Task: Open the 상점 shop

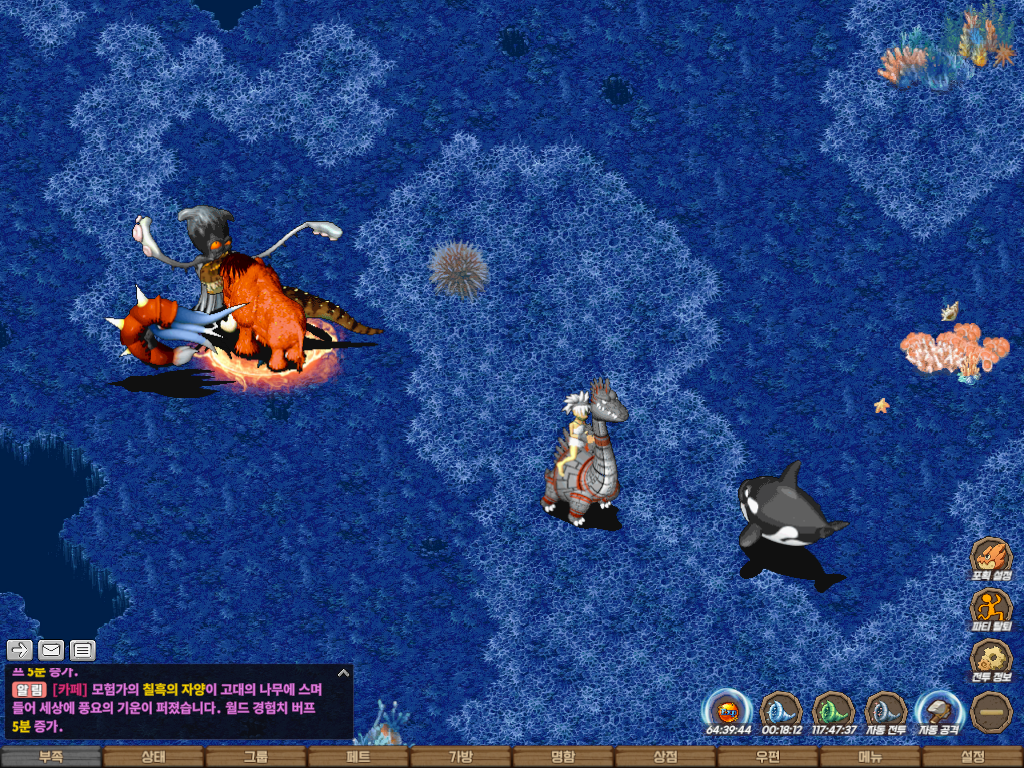Action: 665,757
